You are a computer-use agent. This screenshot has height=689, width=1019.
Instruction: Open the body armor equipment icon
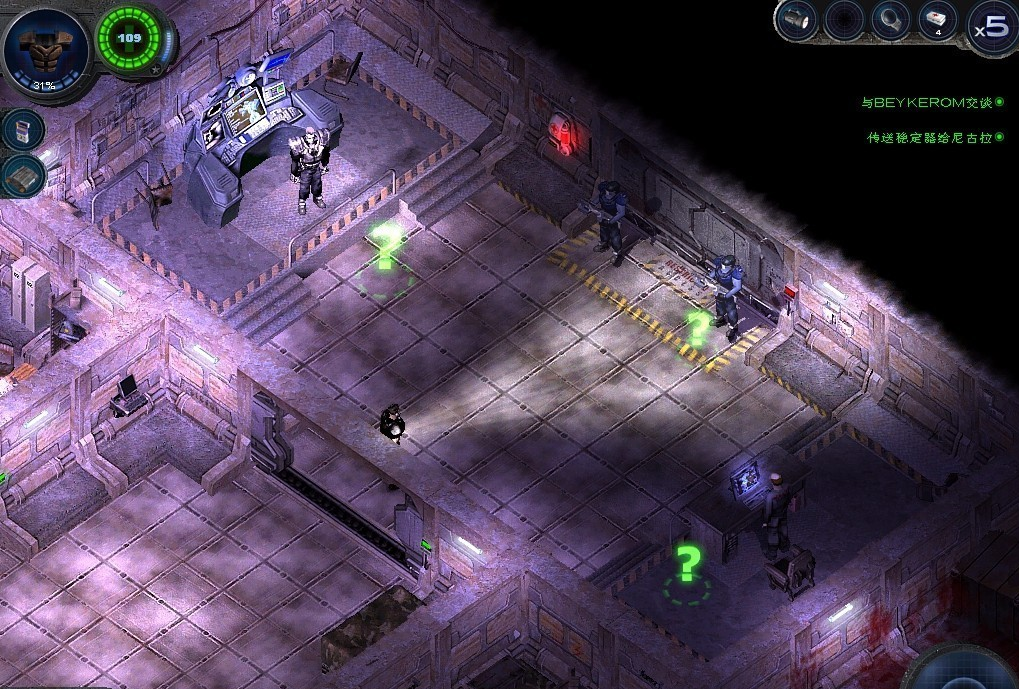click(x=44, y=50)
